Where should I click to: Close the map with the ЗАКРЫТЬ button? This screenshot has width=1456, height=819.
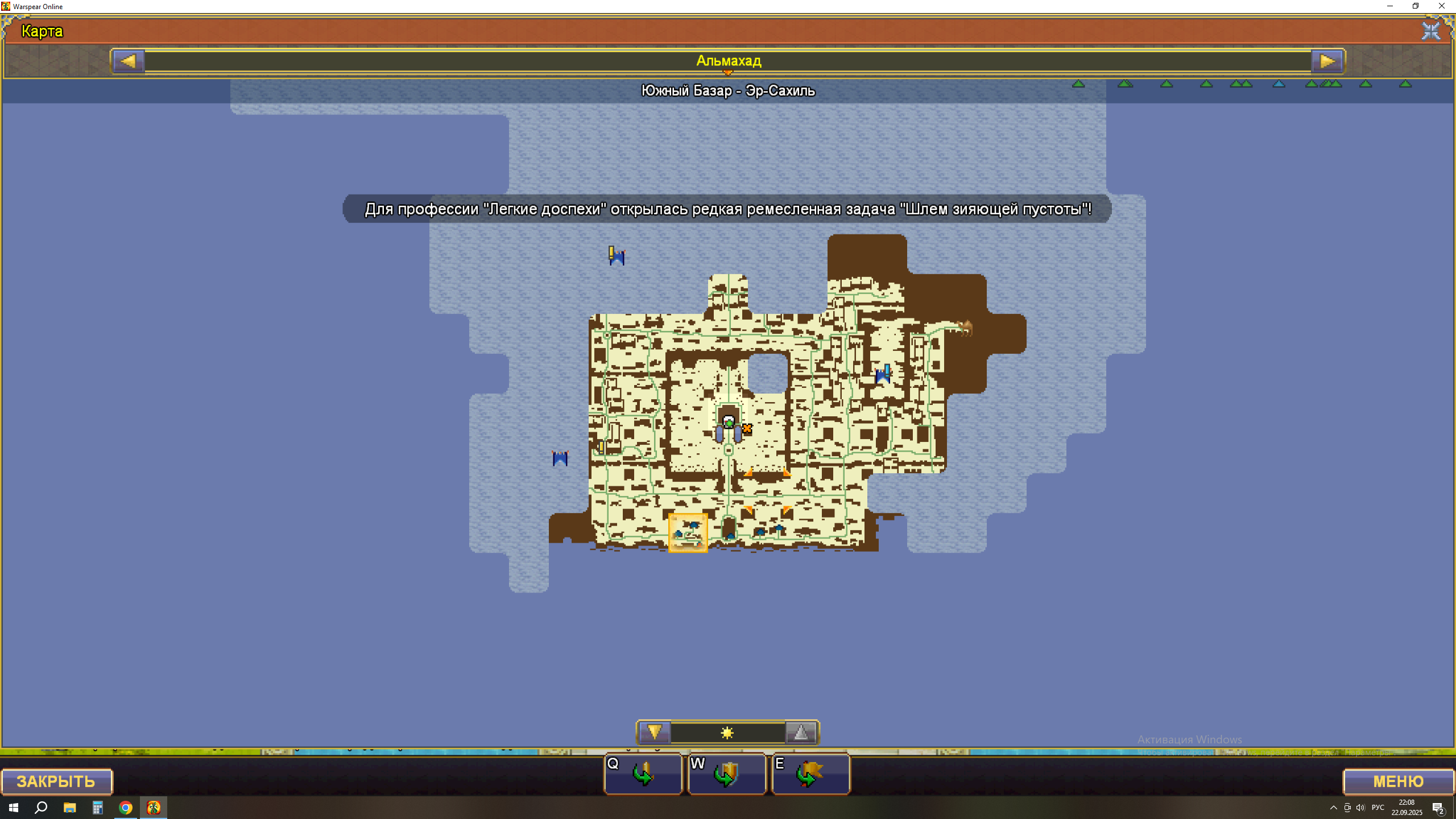[x=56, y=781]
